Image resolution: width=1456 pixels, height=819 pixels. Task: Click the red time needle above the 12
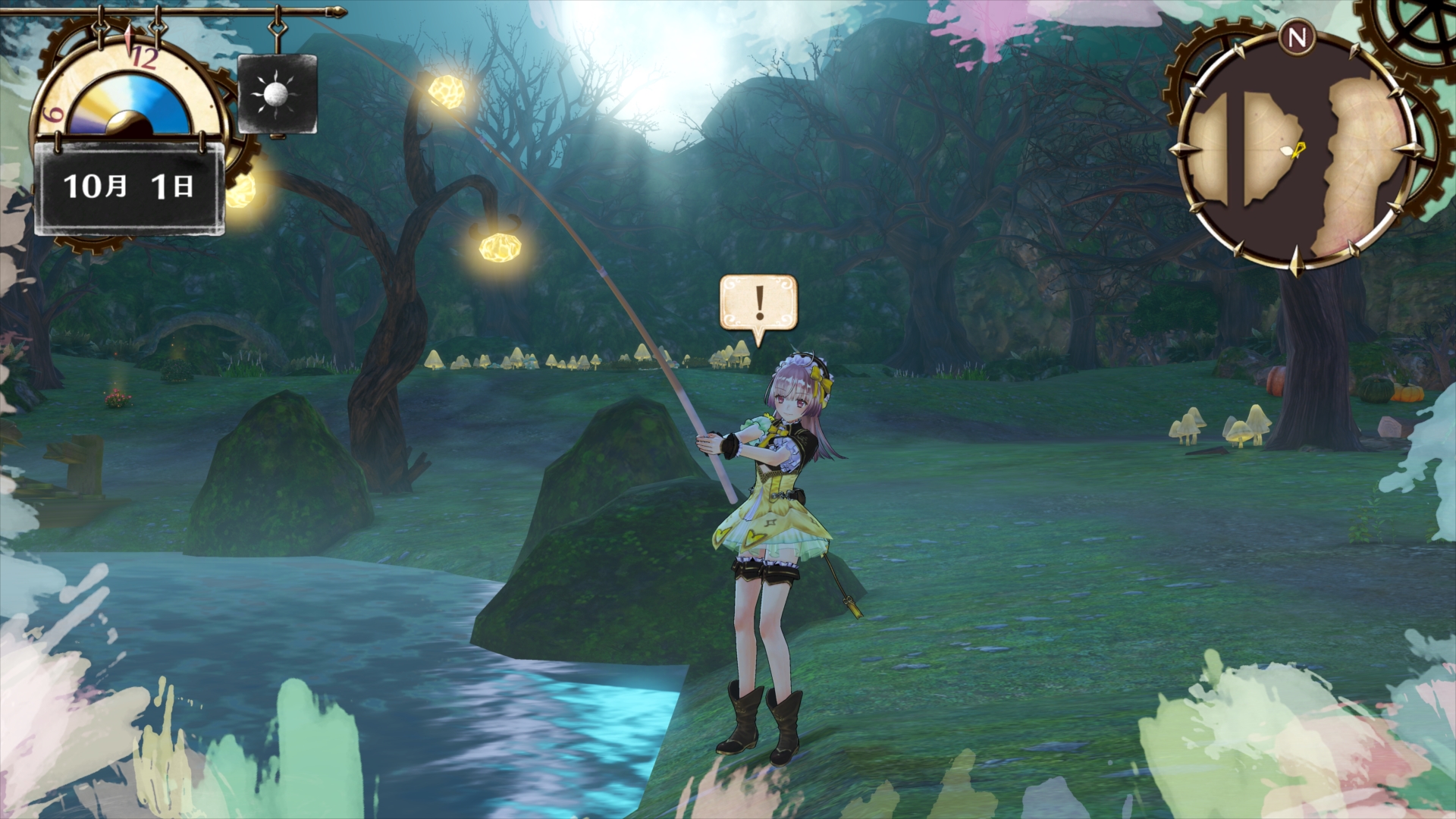click(127, 38)
